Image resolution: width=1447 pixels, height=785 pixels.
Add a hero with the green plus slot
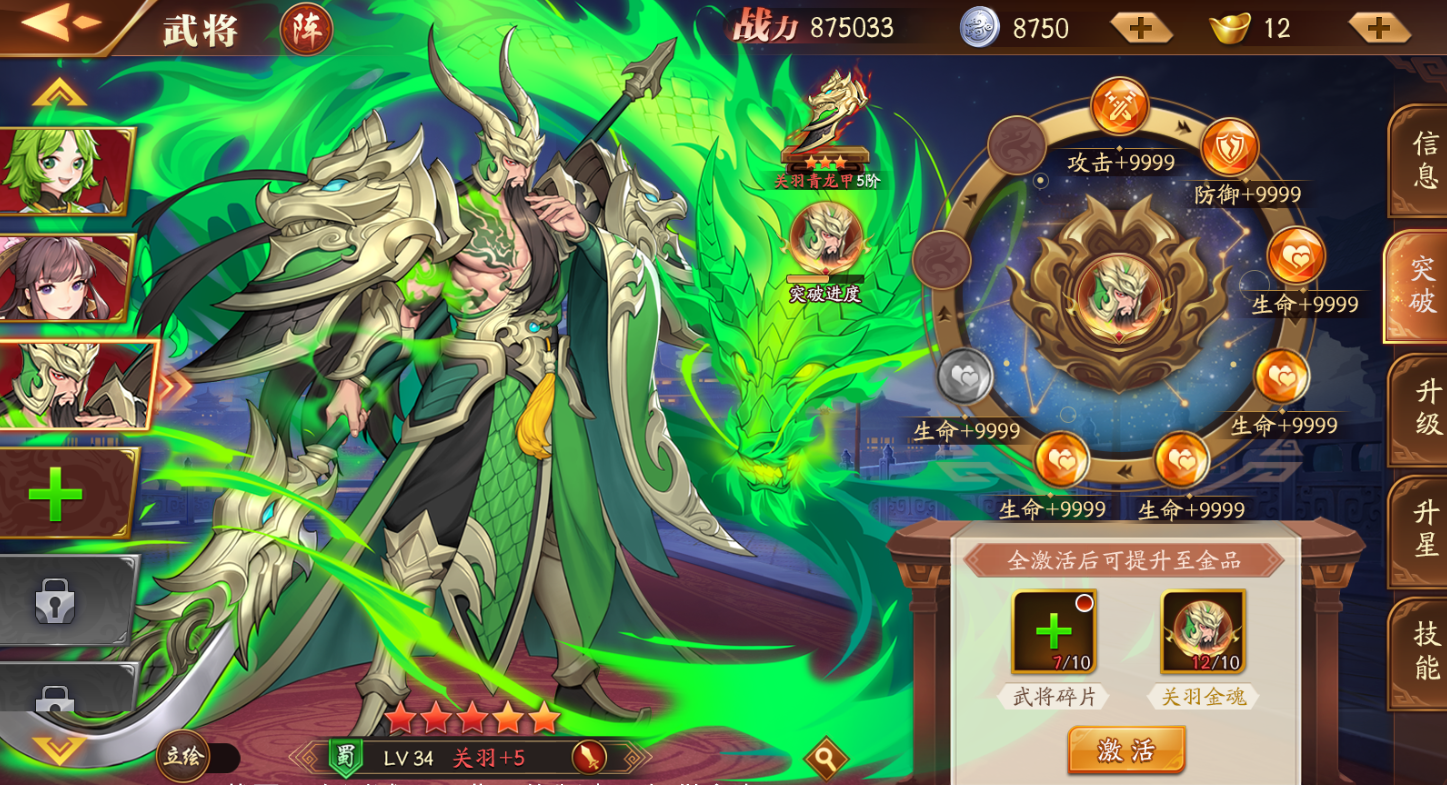tap(62, 493)
